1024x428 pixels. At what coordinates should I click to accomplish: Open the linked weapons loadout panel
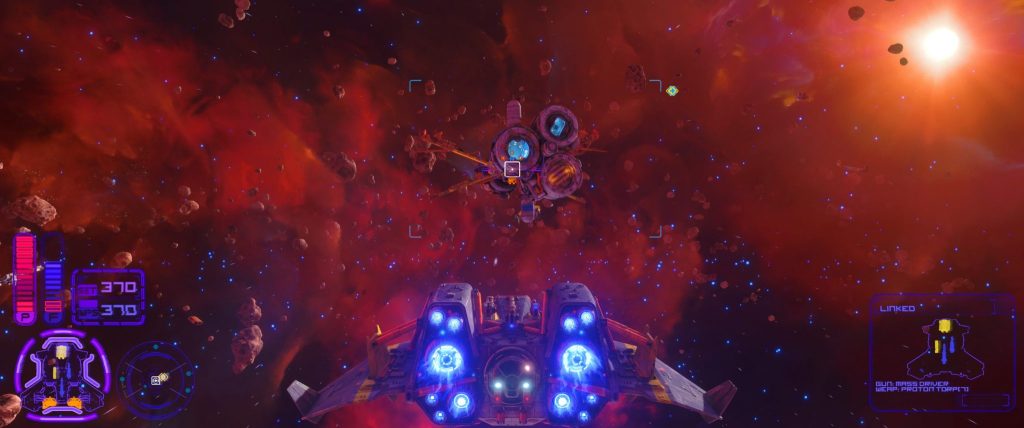click(935, 351)
